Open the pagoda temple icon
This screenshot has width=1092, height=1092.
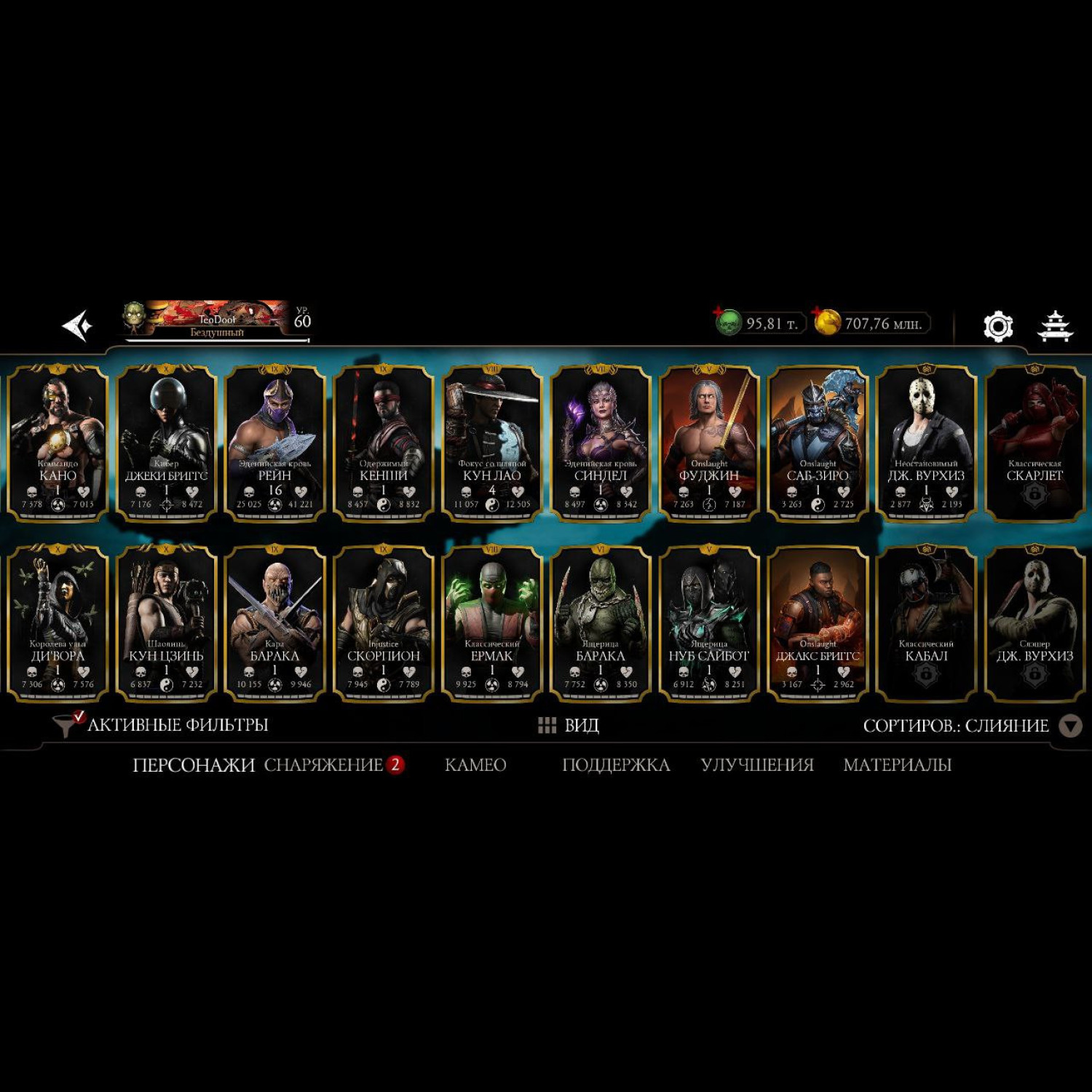click(x=1054, y=326)
